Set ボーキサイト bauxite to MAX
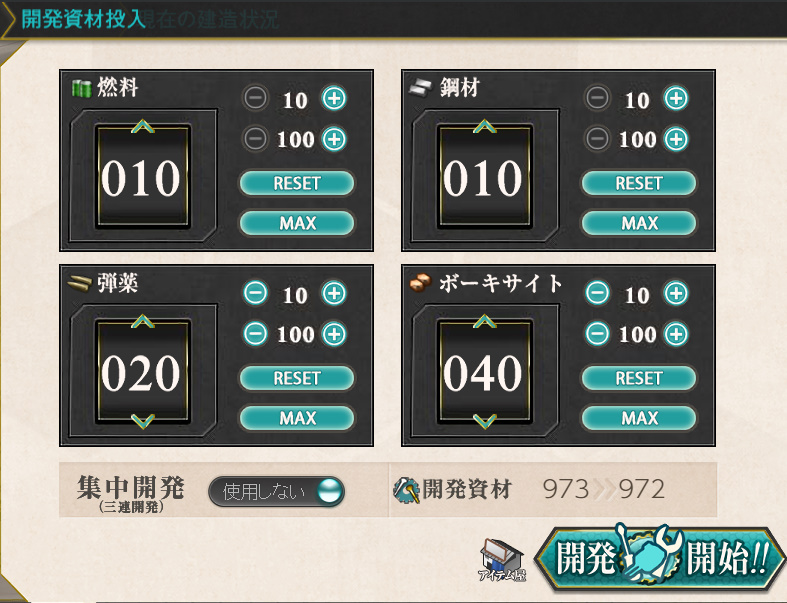Image resolution: width=787 pixels, height=603 pixels. tap(638, 418)
